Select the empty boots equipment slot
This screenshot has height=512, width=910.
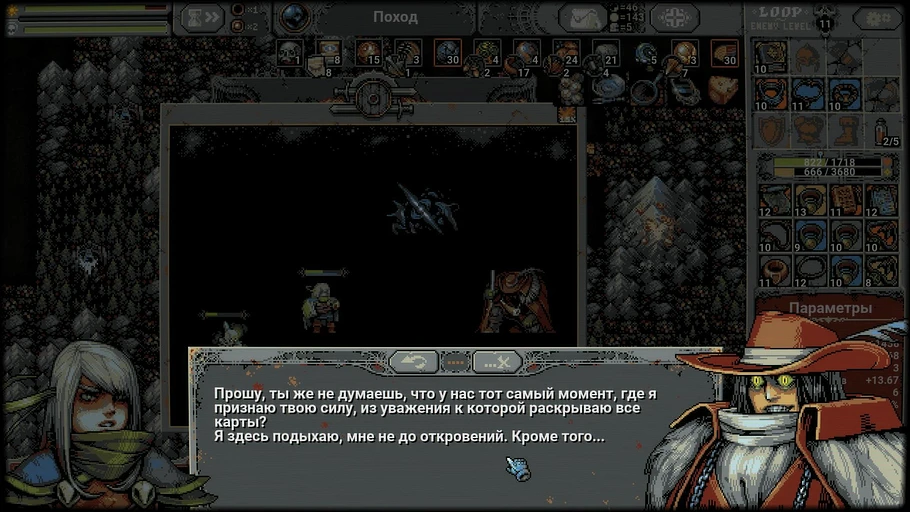[x=843, y=130]
